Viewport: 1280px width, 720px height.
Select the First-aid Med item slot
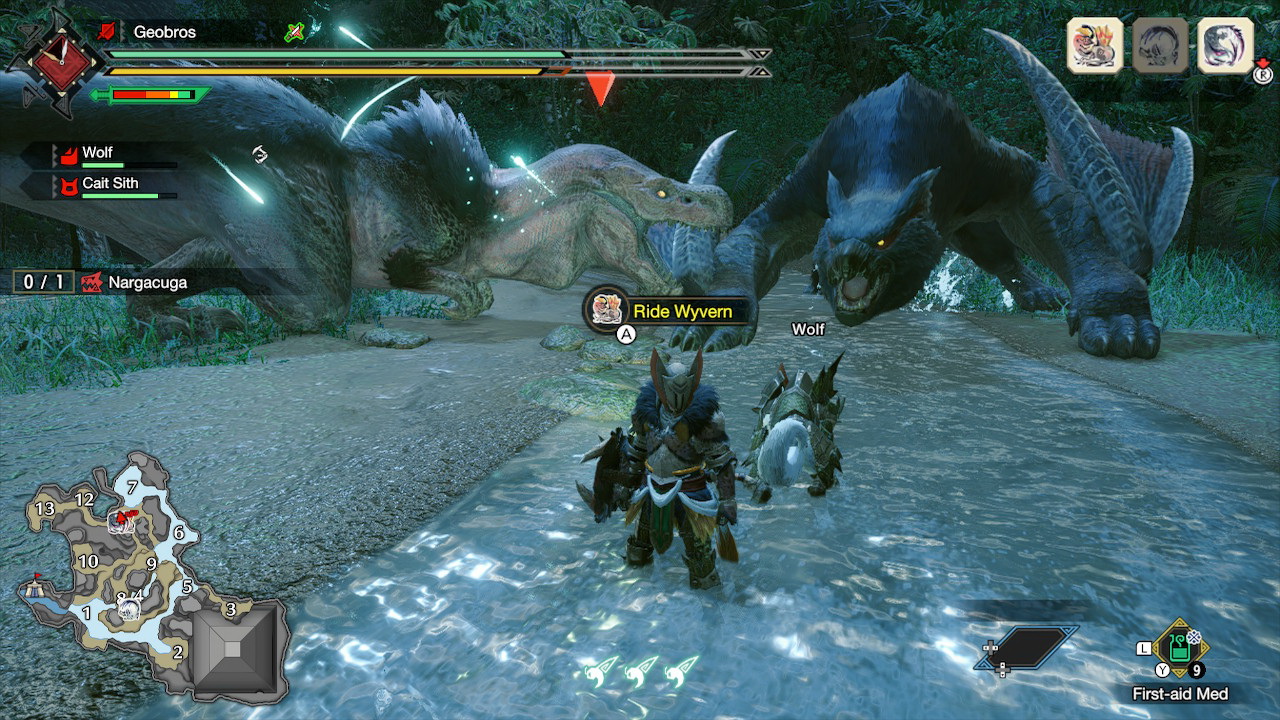1180,649
